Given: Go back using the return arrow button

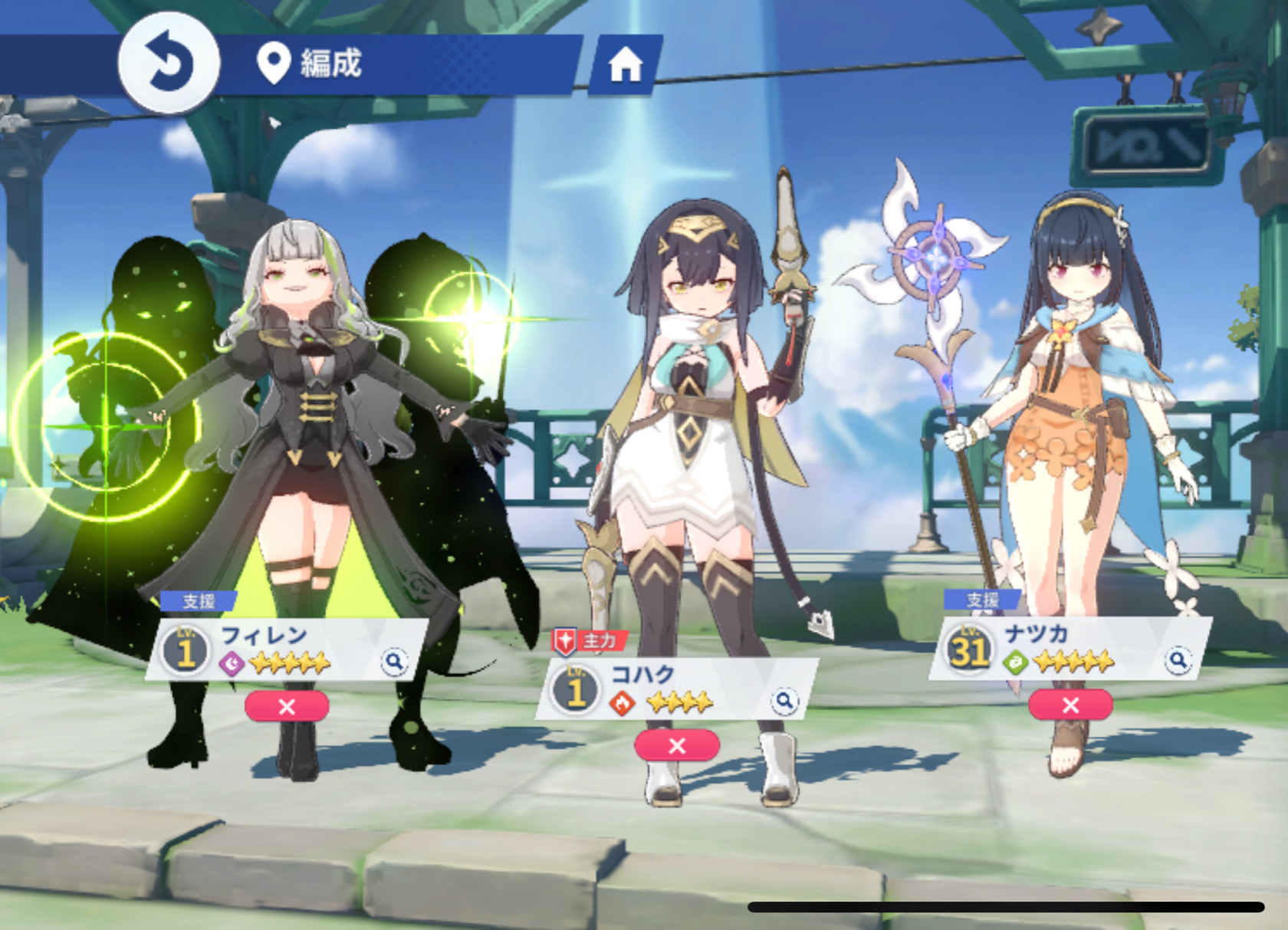Looking at the screenshot, I should [169, 63].
